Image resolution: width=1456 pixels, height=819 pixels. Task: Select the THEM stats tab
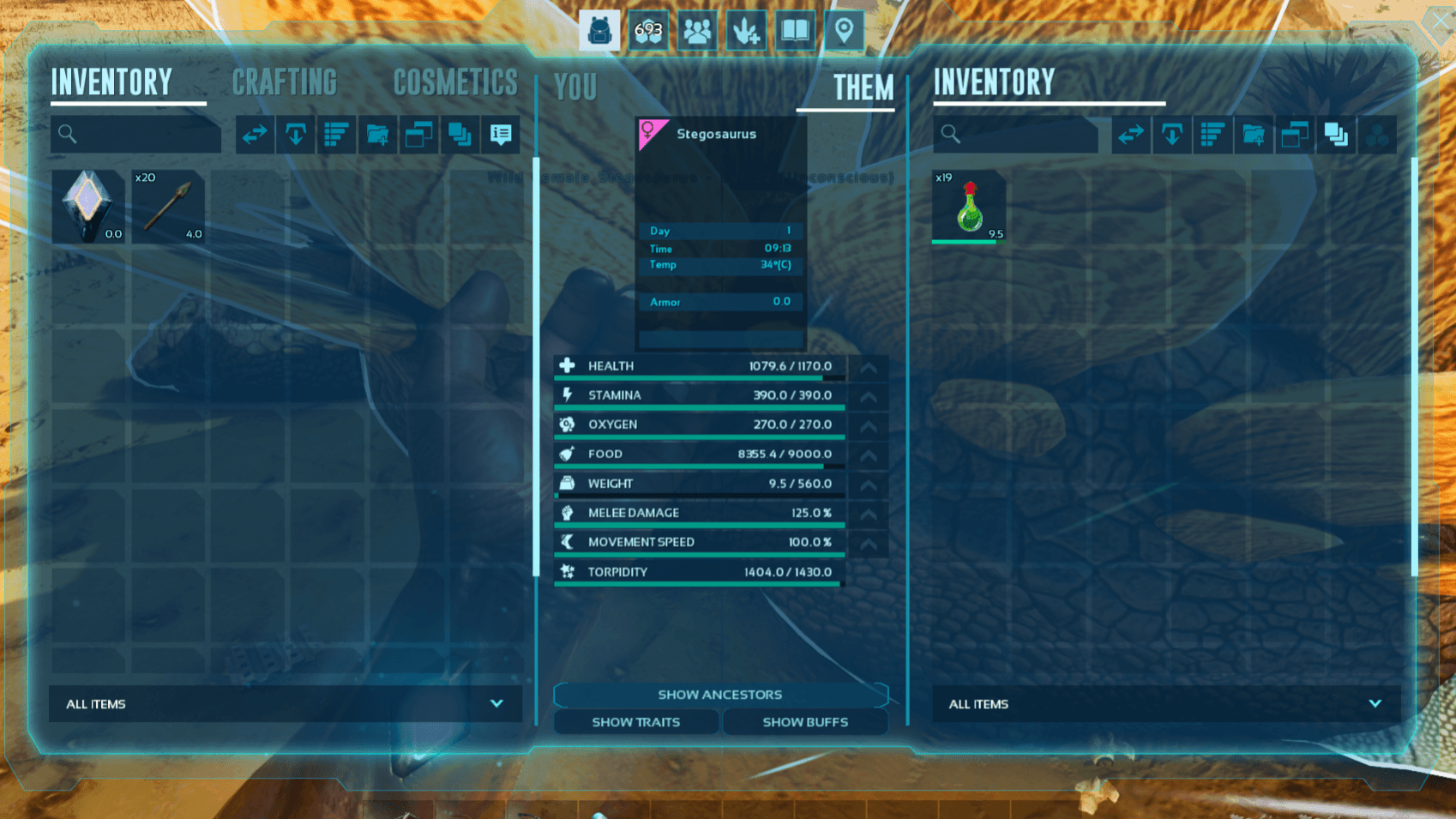point(863,87)
